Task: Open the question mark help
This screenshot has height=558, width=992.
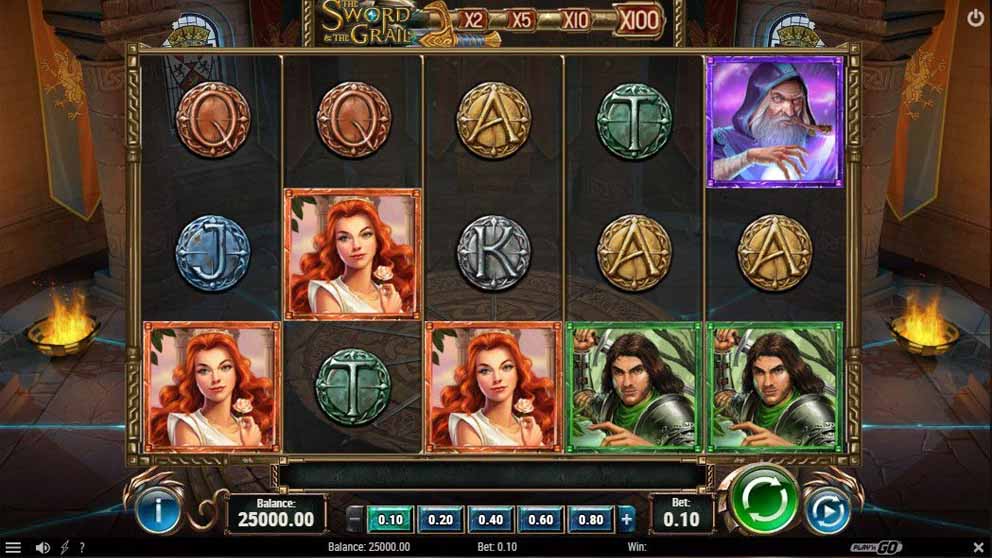Action: 81,547
